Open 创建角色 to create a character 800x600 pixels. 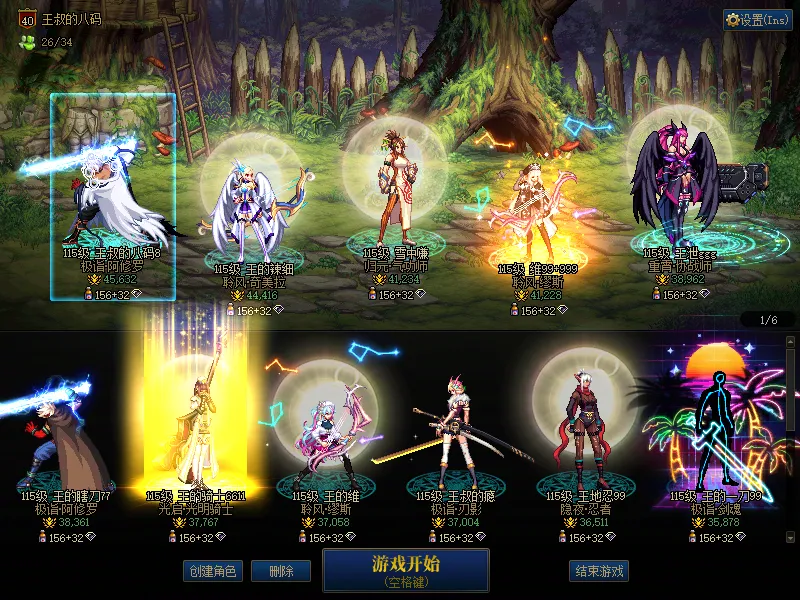(213, 571)
